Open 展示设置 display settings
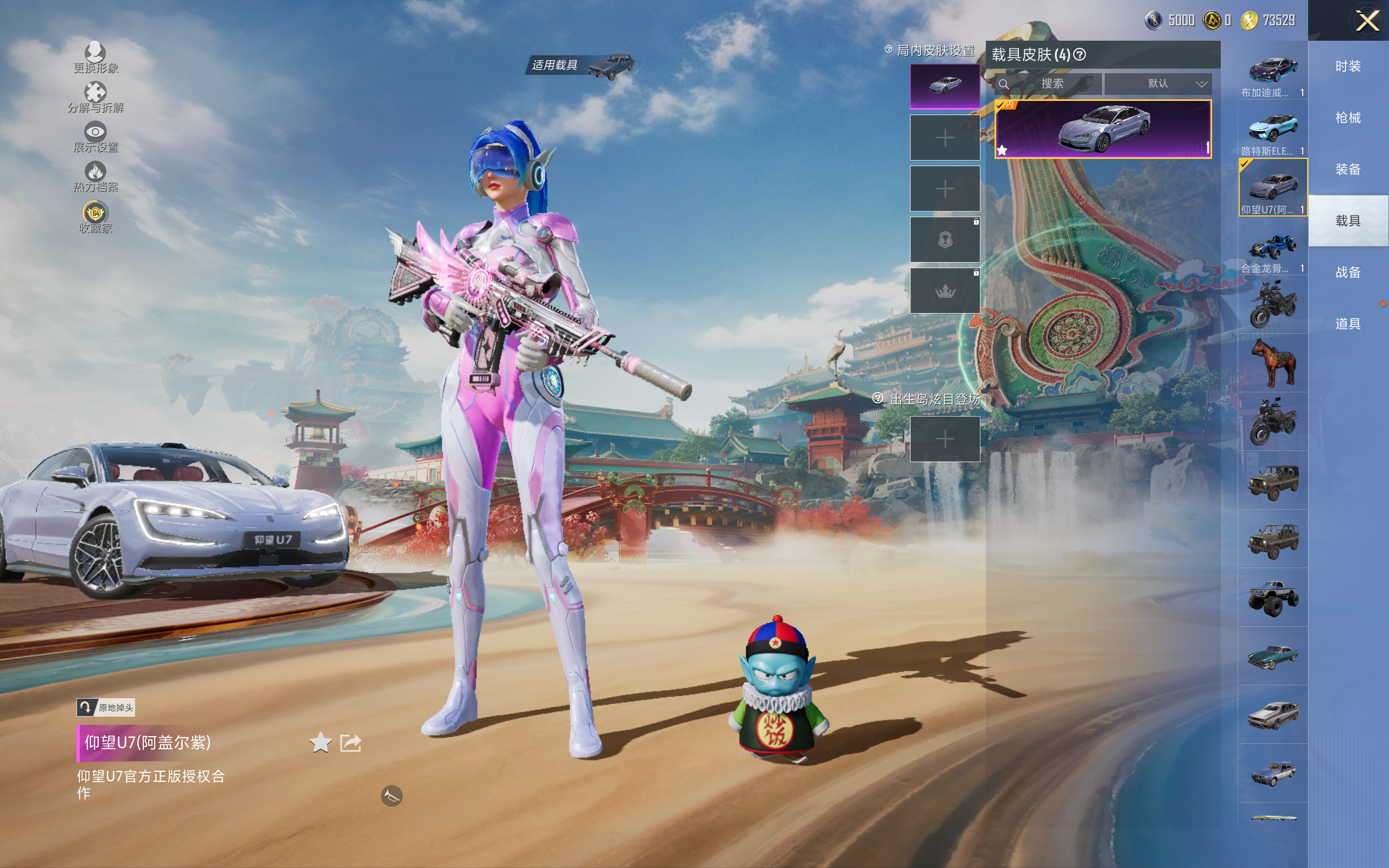The width and height of the screenshot is (1389, 868). click(95, 137)
